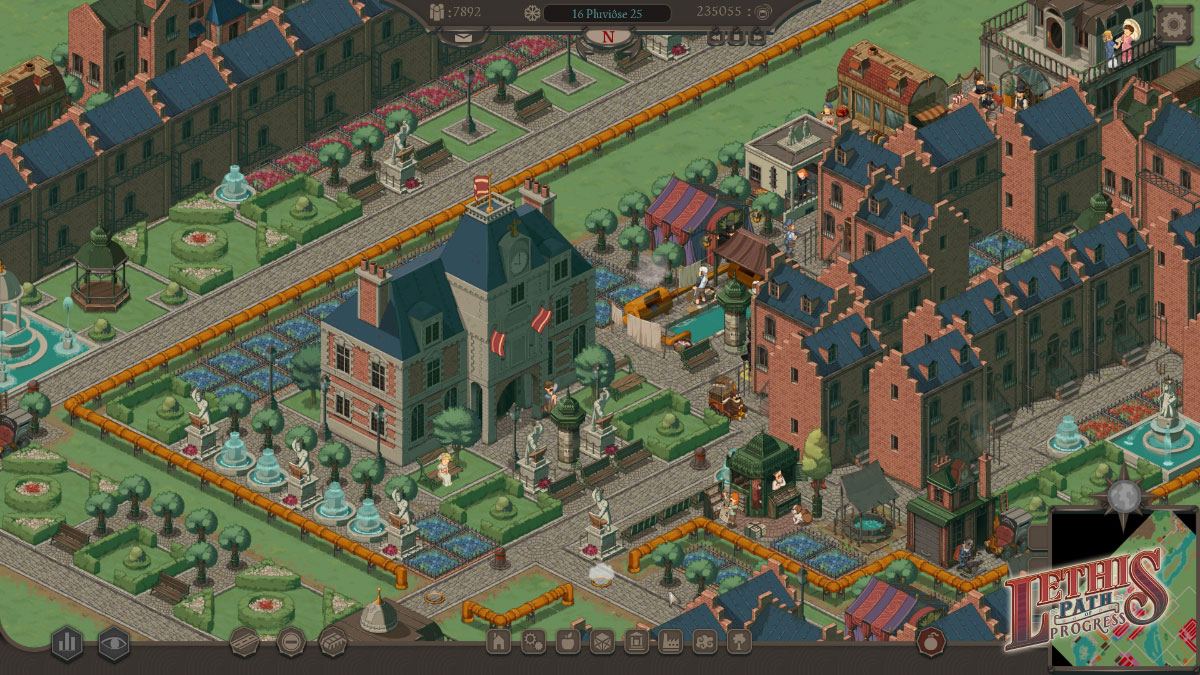Click the game speed arrows control
Screen dimensions: 1200x675
pyautogui.click(x=738, y=39)
